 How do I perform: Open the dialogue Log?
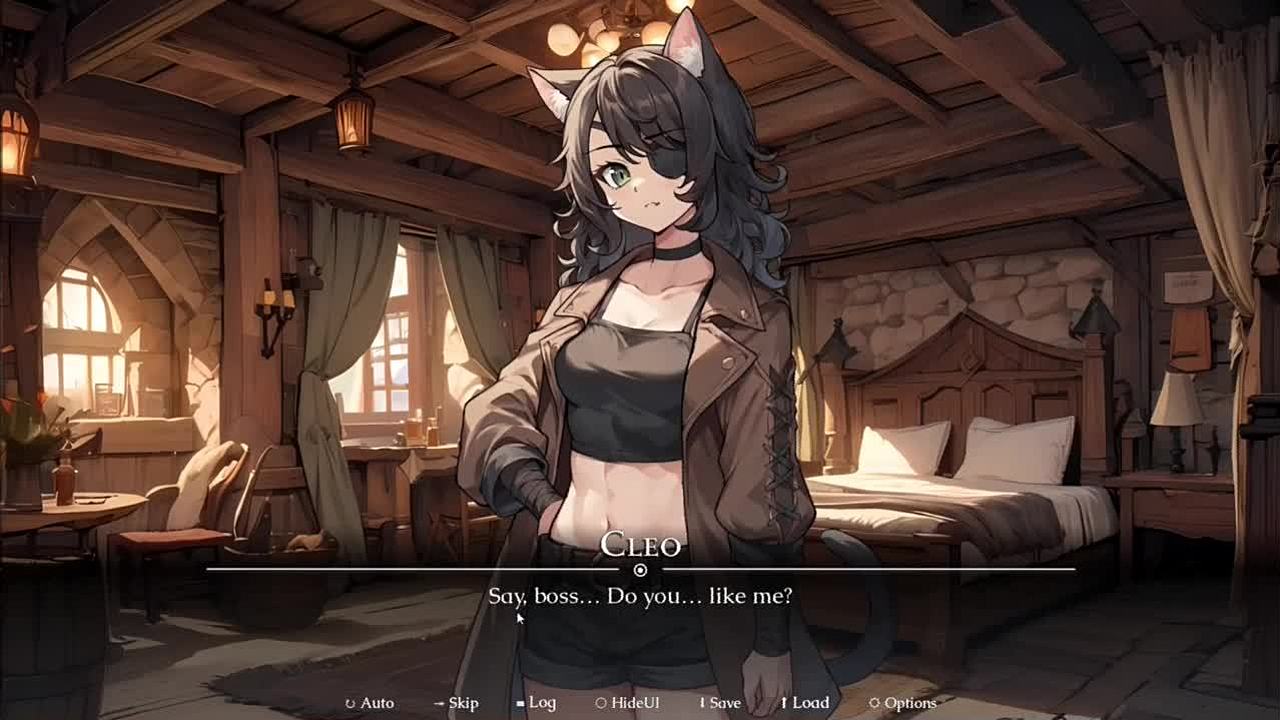tap(536, 703)
